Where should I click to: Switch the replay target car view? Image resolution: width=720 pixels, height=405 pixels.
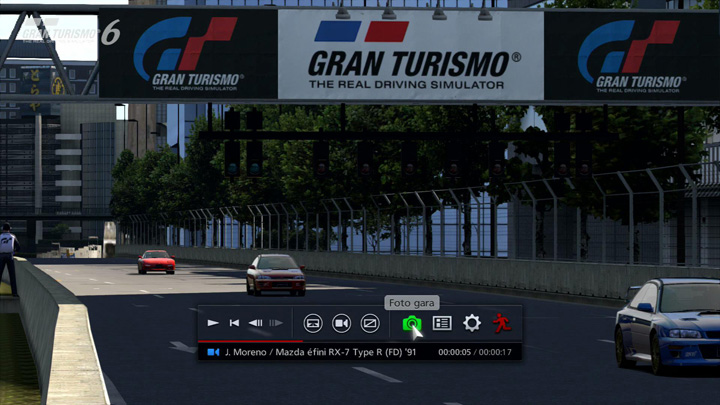(313, 323)
